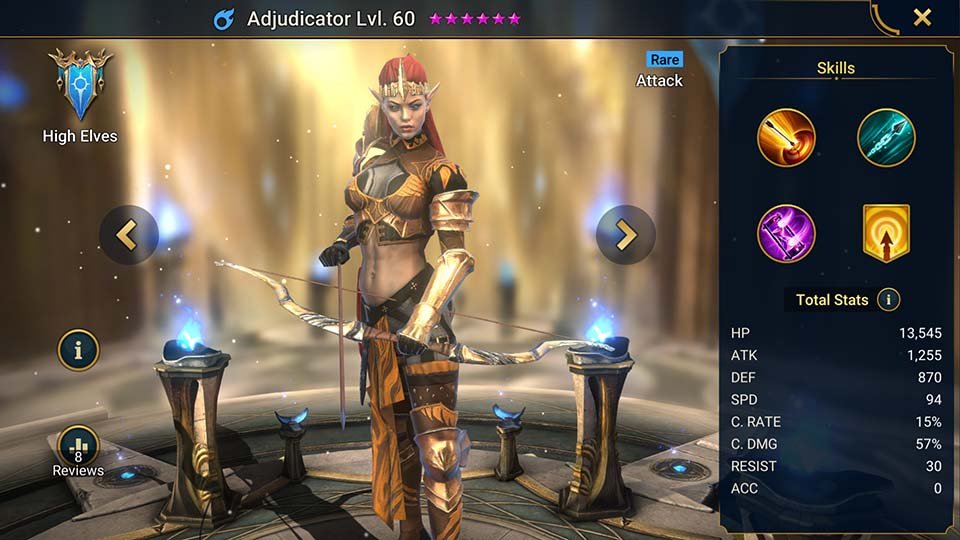Show Total Stats information tooltip
The width and height of the screenshot is (960, 540).
click(x=887, y=299)
